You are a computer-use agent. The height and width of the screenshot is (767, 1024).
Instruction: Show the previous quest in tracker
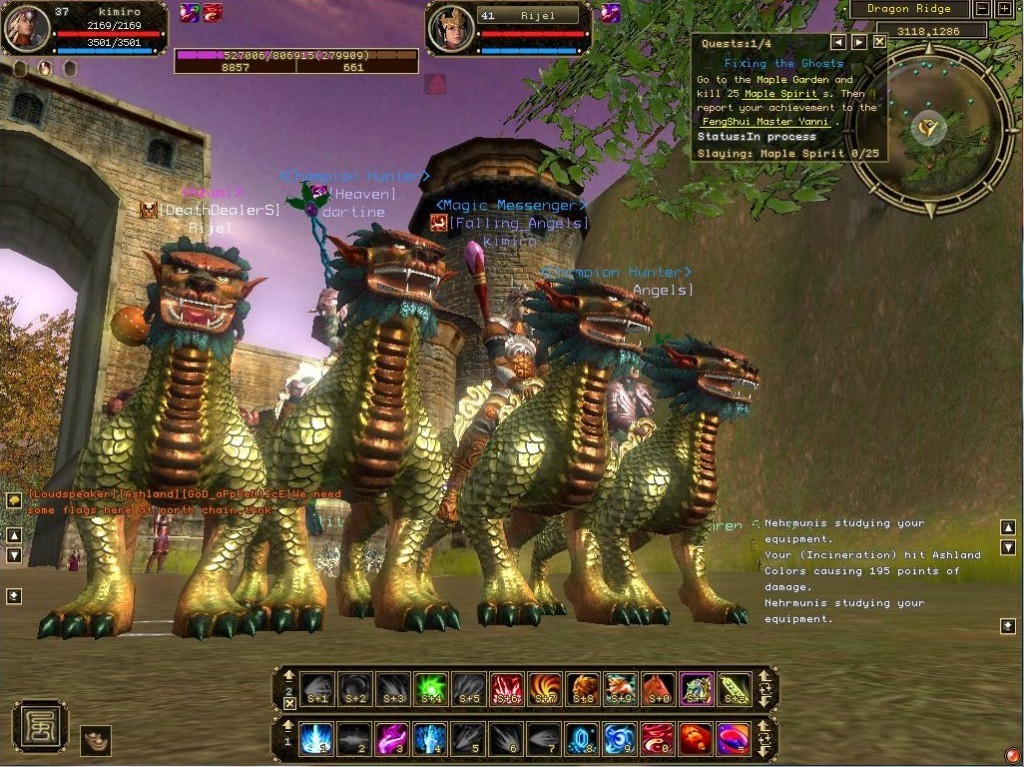coord(838,42)
